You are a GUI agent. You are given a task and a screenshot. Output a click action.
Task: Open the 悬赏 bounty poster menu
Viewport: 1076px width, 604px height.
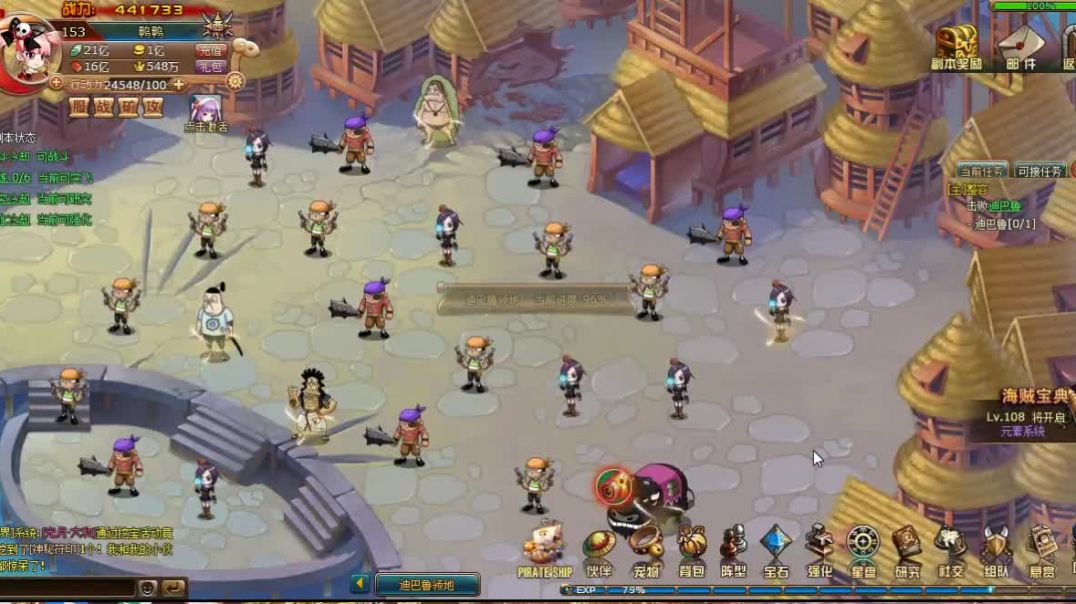click(x=1042, y=550)
